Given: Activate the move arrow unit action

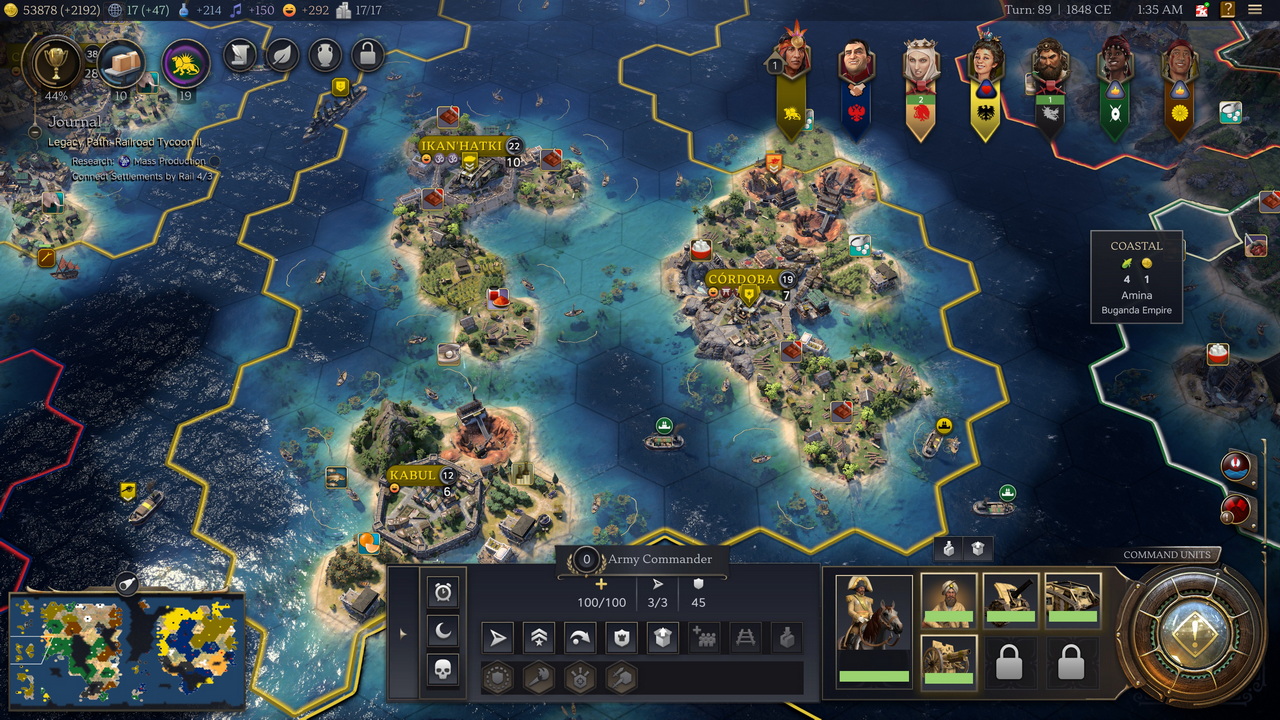Looking at the screenshot, I should [x=499, y=638].
